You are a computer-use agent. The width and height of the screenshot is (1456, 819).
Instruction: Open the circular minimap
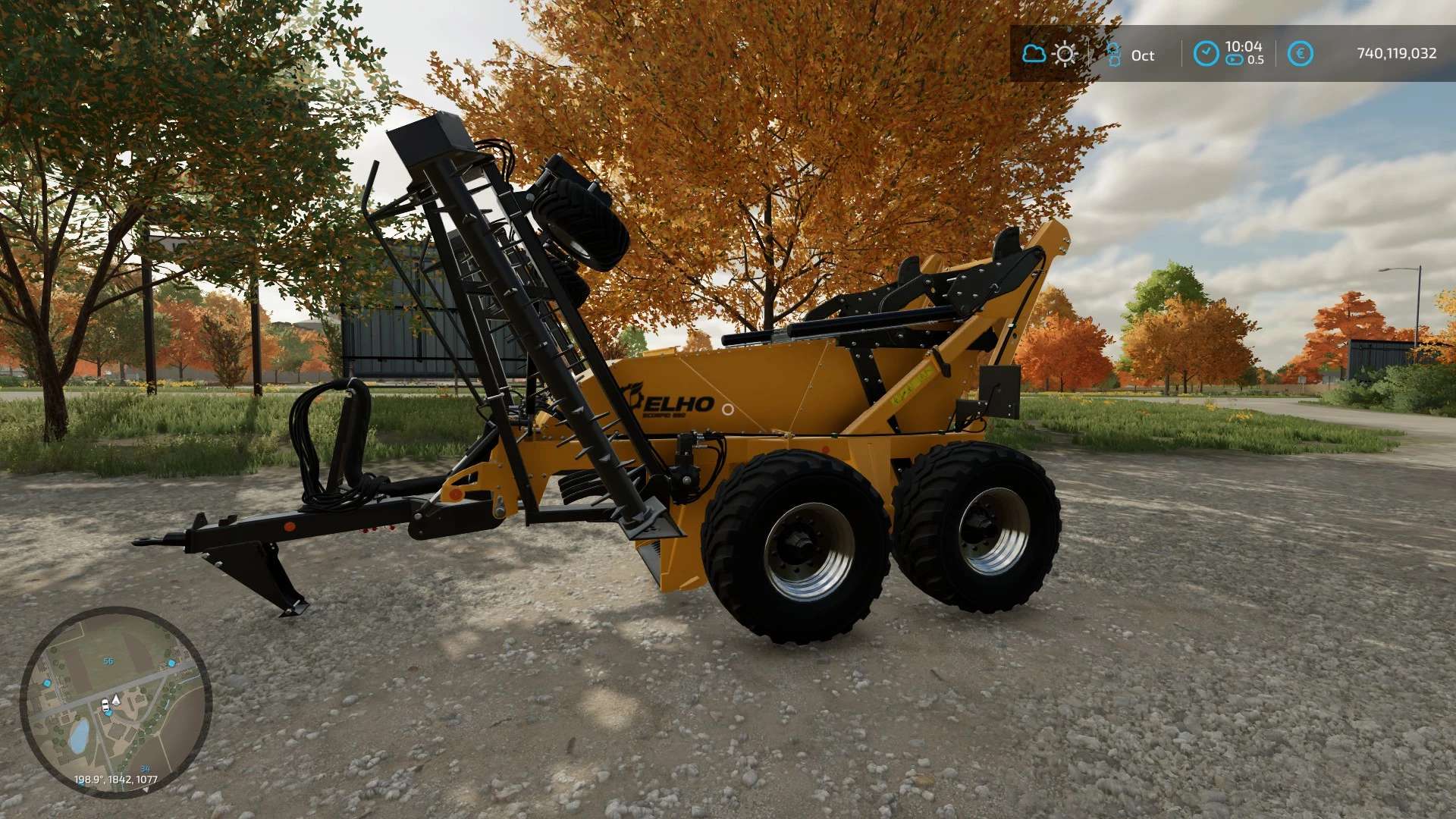click(115, 702)
